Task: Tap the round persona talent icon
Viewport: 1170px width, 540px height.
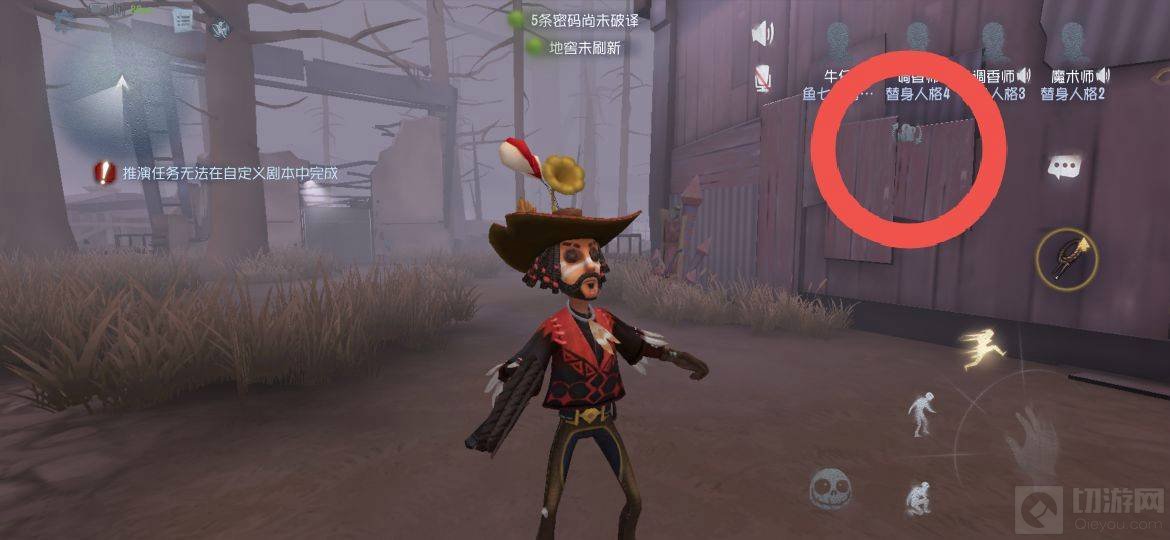Action: [x=220, y=29]
